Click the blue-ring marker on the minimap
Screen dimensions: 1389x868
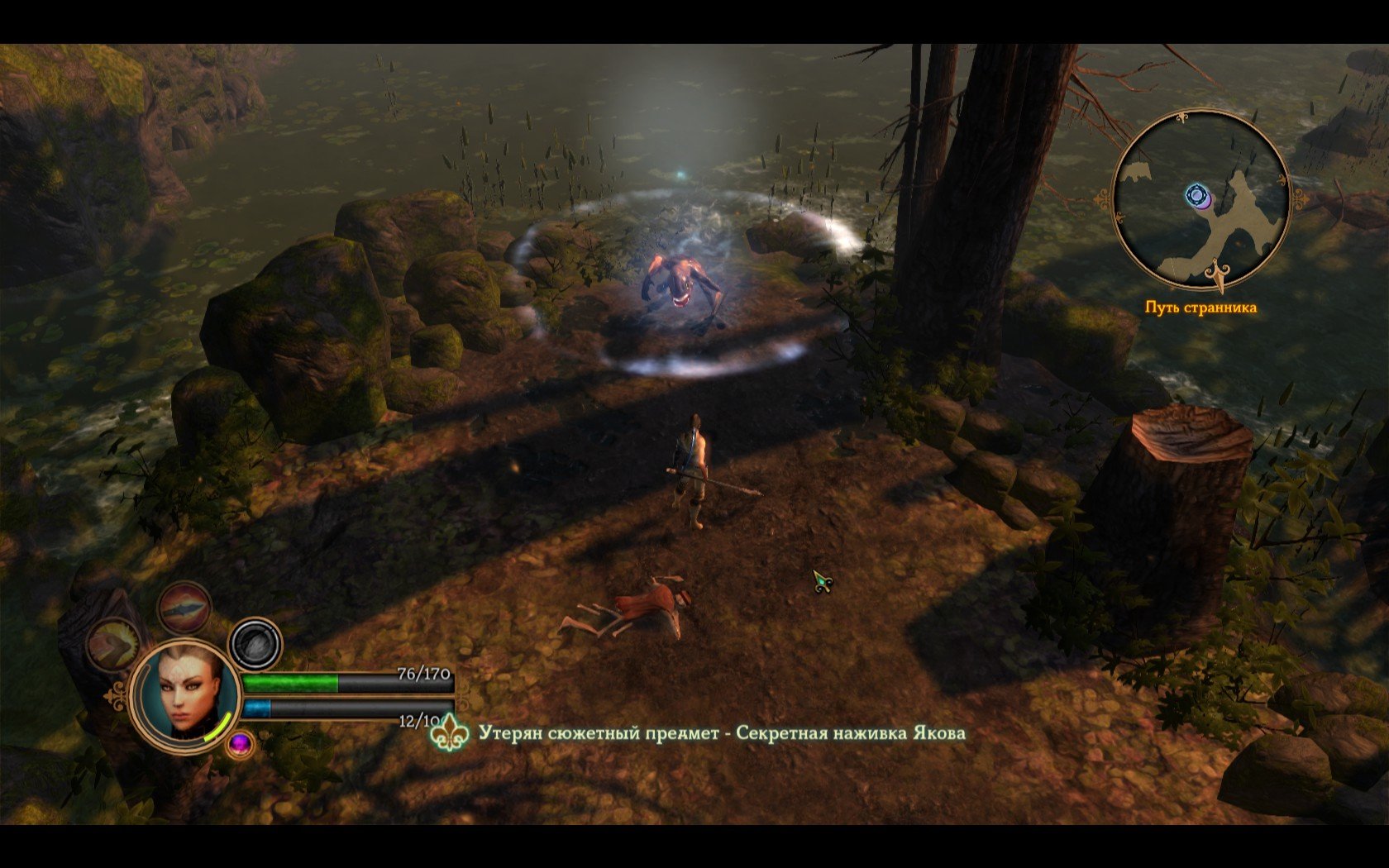click(1196, 195)
